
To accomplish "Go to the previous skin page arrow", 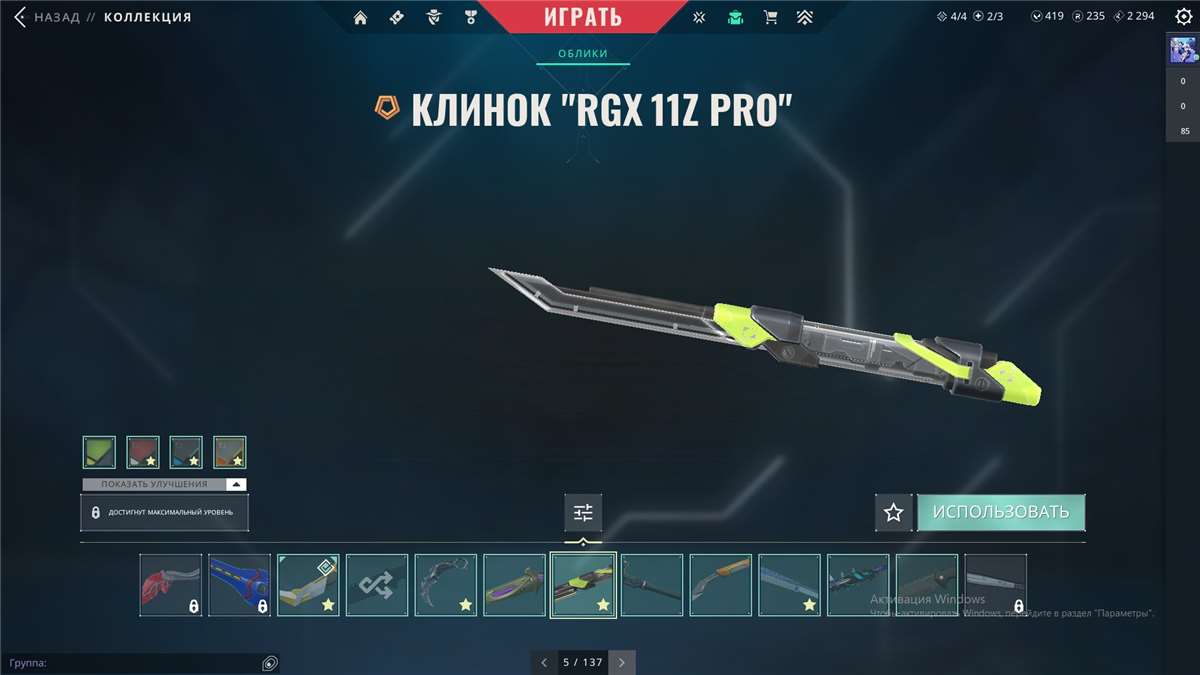I will pyautogui.click(x=544, y=662).
